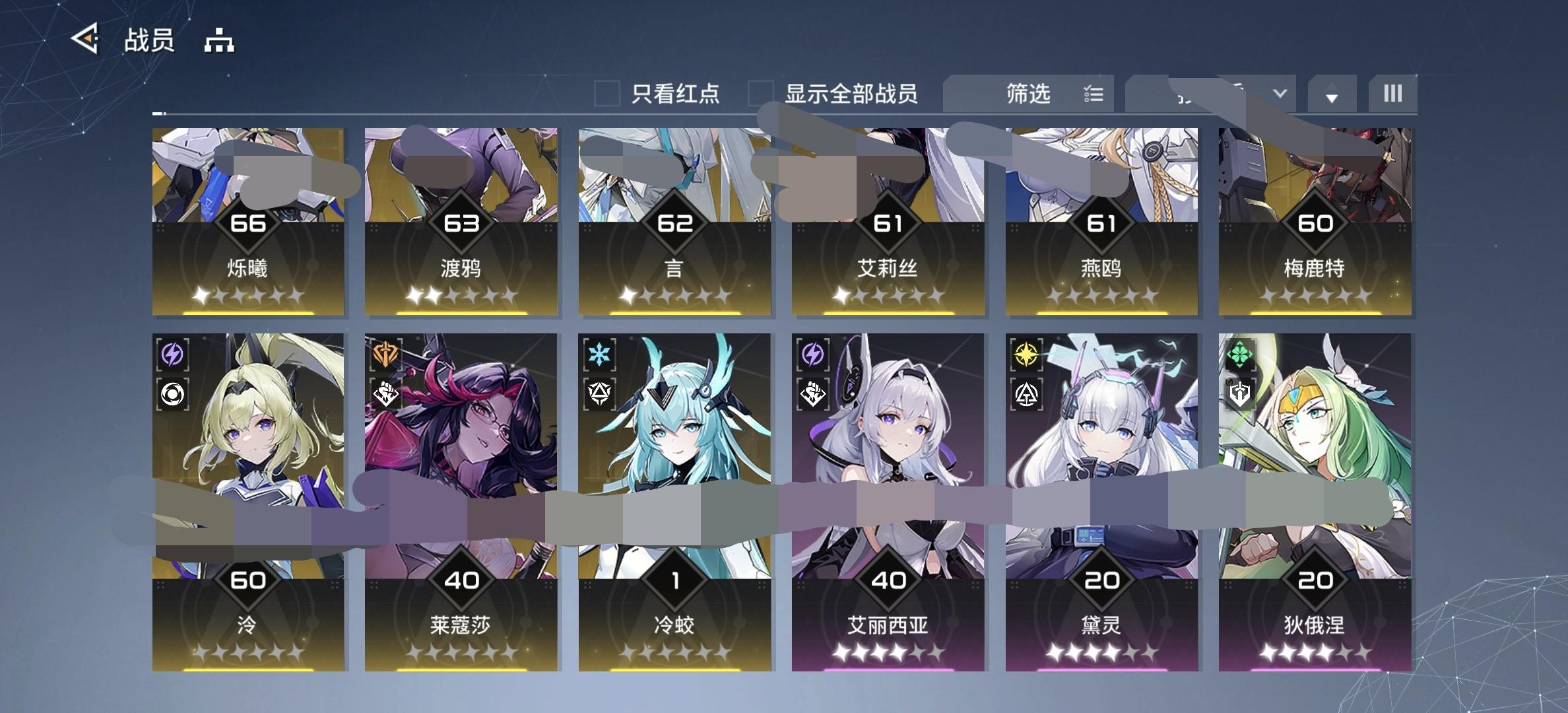The width and height of the screenshot is (1568, 713).
Task: Toggle the III grid layout view button
Action: click(x=1392, y=94)
